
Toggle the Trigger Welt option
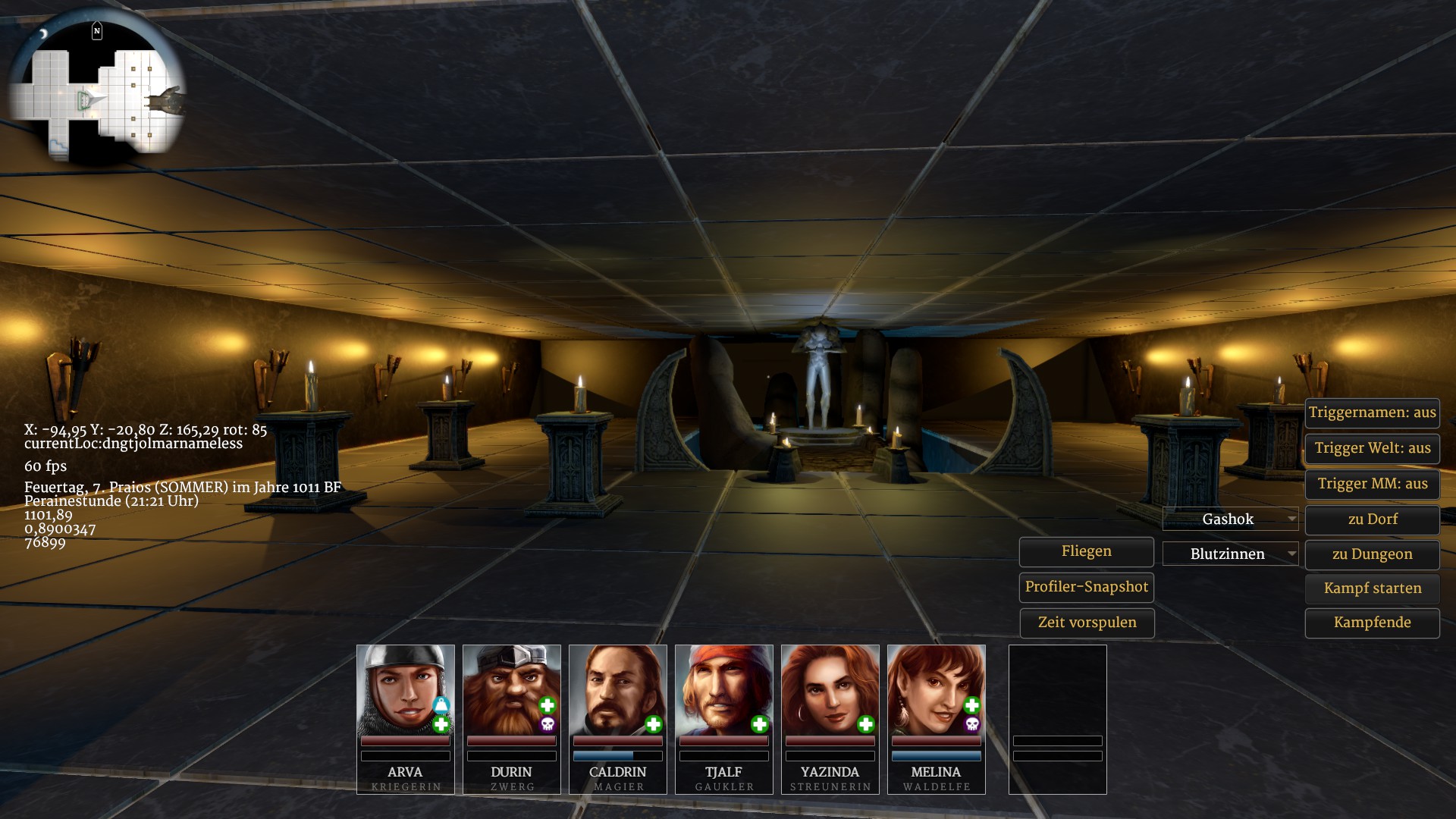pyautogui.click(x=1372, y=448)
